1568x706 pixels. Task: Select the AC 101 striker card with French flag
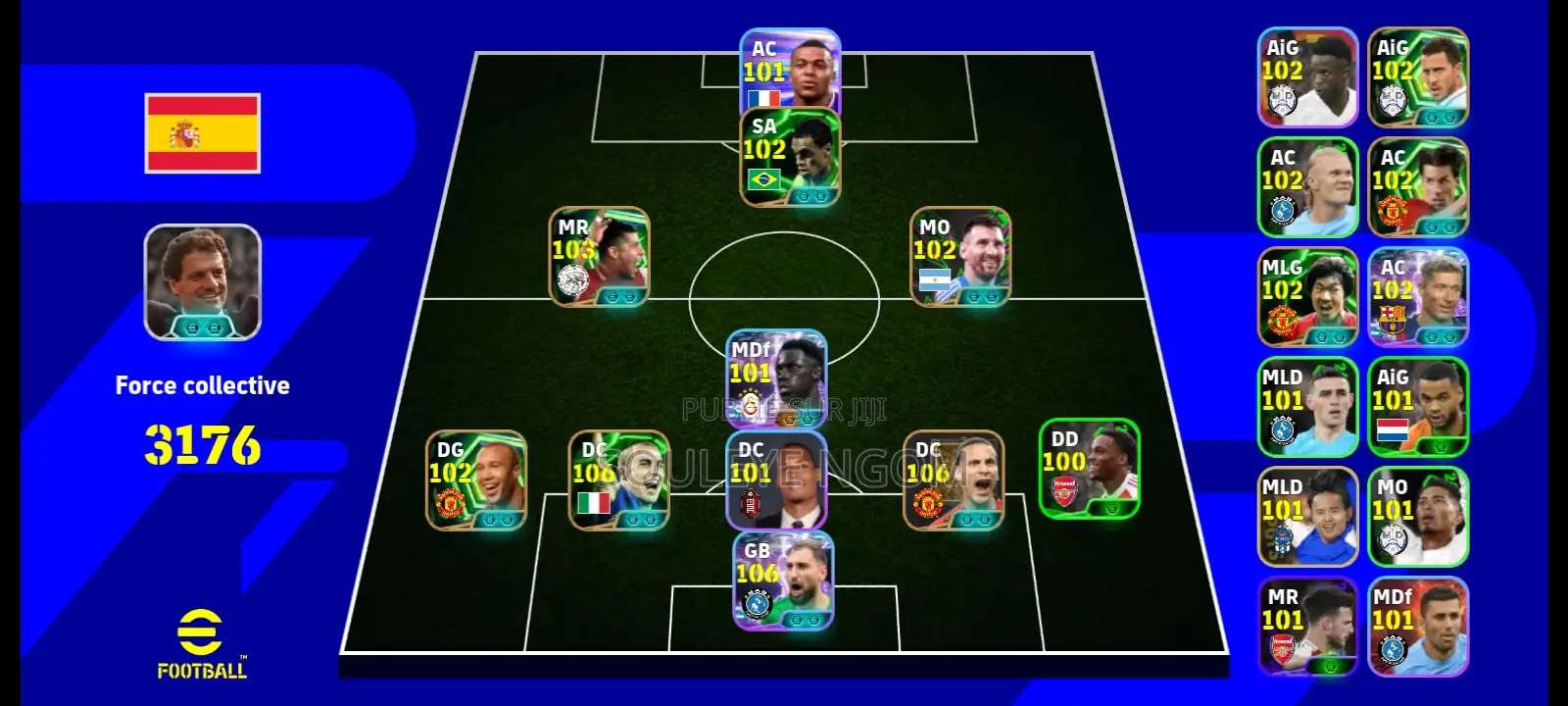[x=790, y=71]
